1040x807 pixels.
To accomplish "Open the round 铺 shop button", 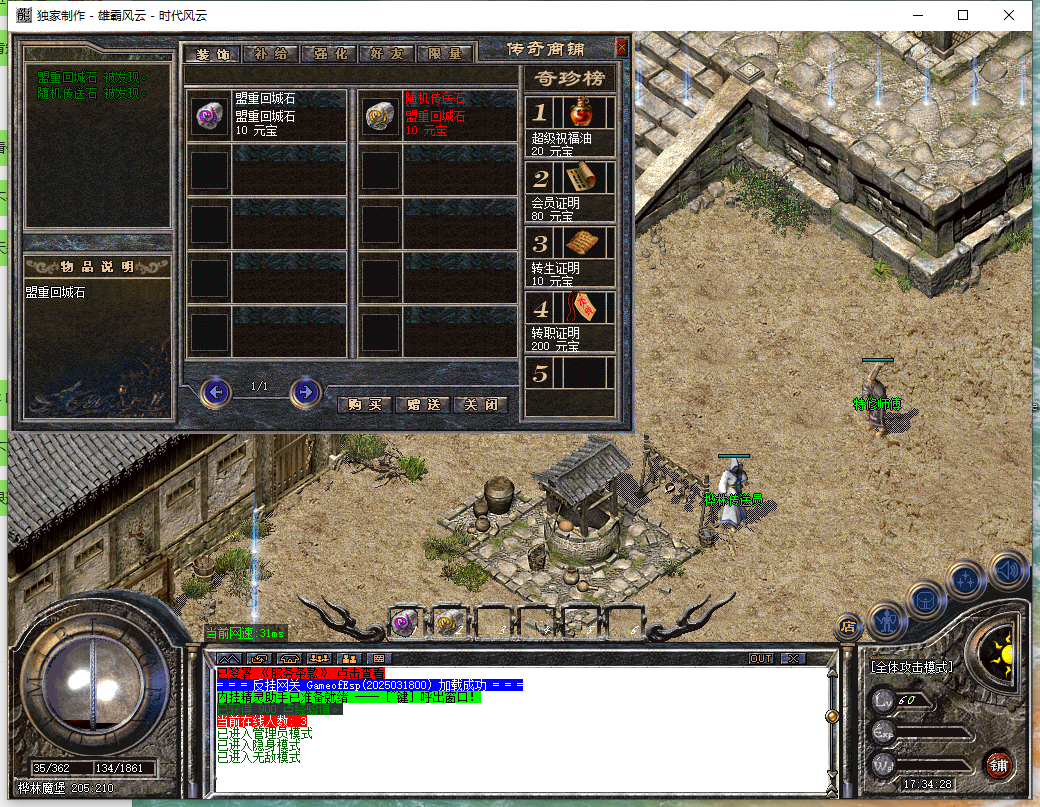I will (997, 767).
